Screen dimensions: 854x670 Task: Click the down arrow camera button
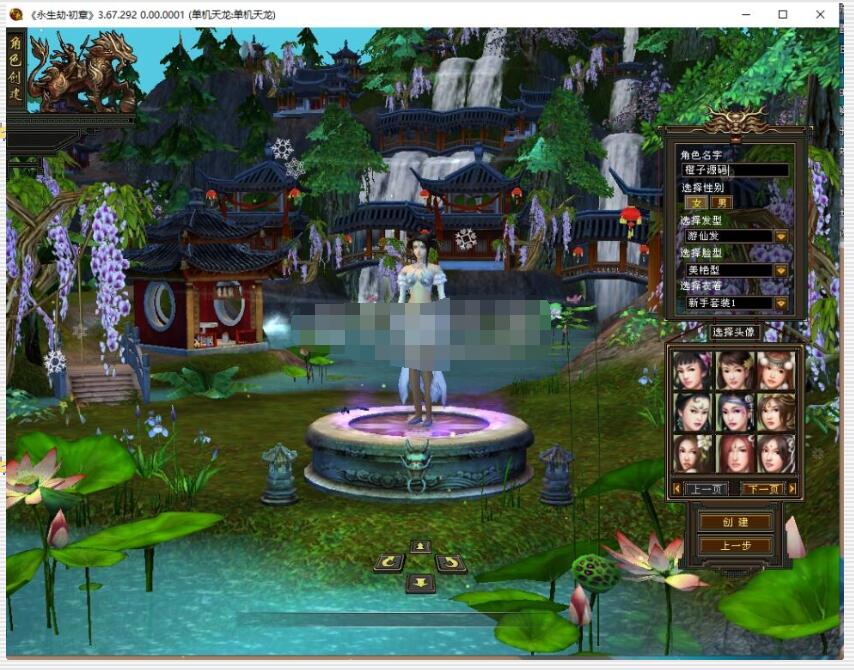420,582
